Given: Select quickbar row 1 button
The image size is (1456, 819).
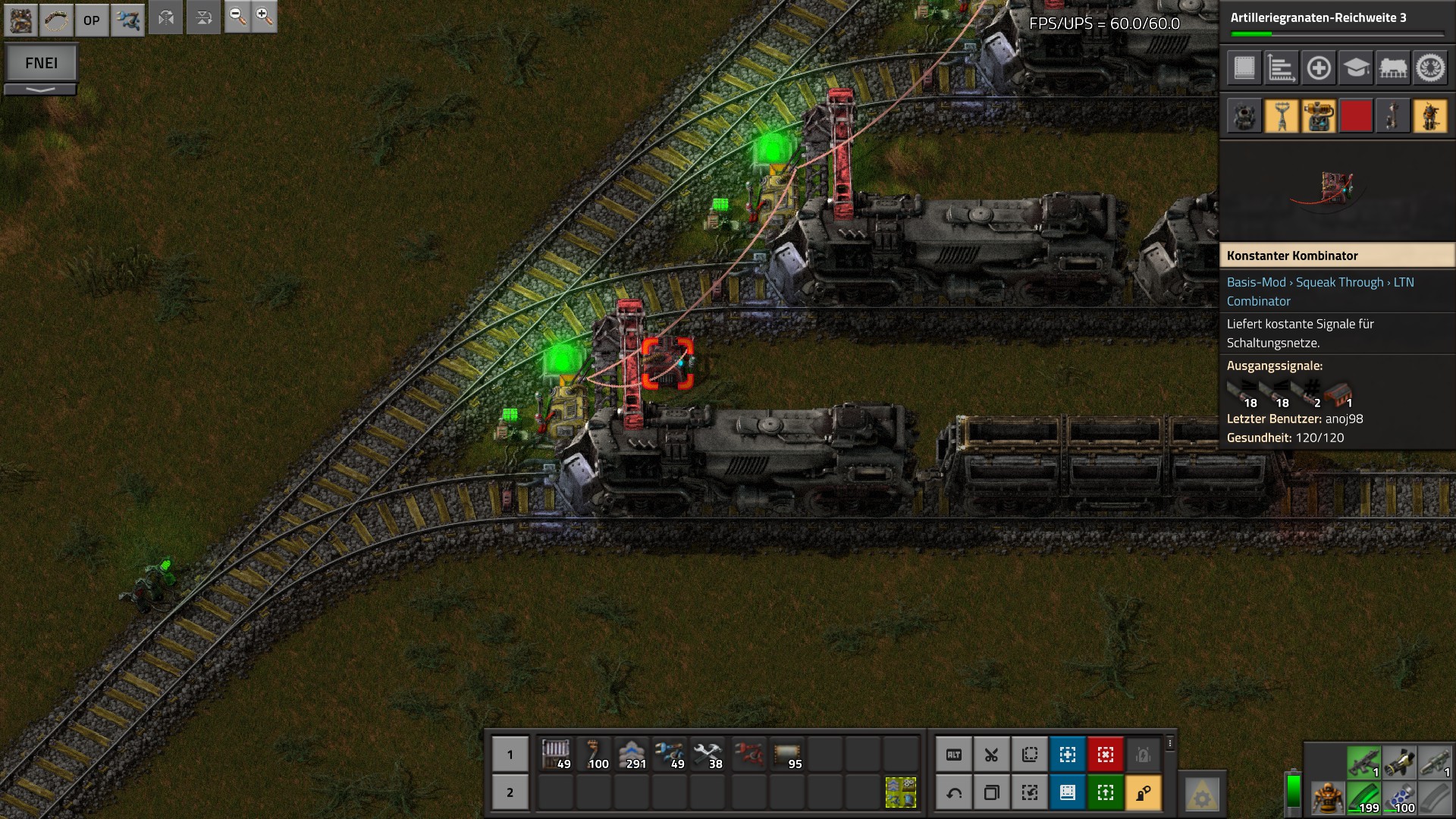Looking at the screenshot, I should tap(510, 755).
